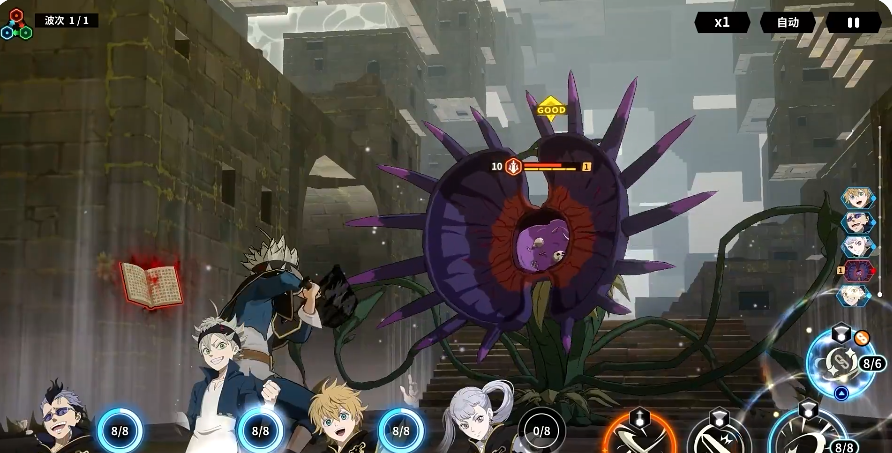The height and width of the screenshot is (453, 892).
Task: Change the x1 battle speed
Action: click(x=721, y=22)
